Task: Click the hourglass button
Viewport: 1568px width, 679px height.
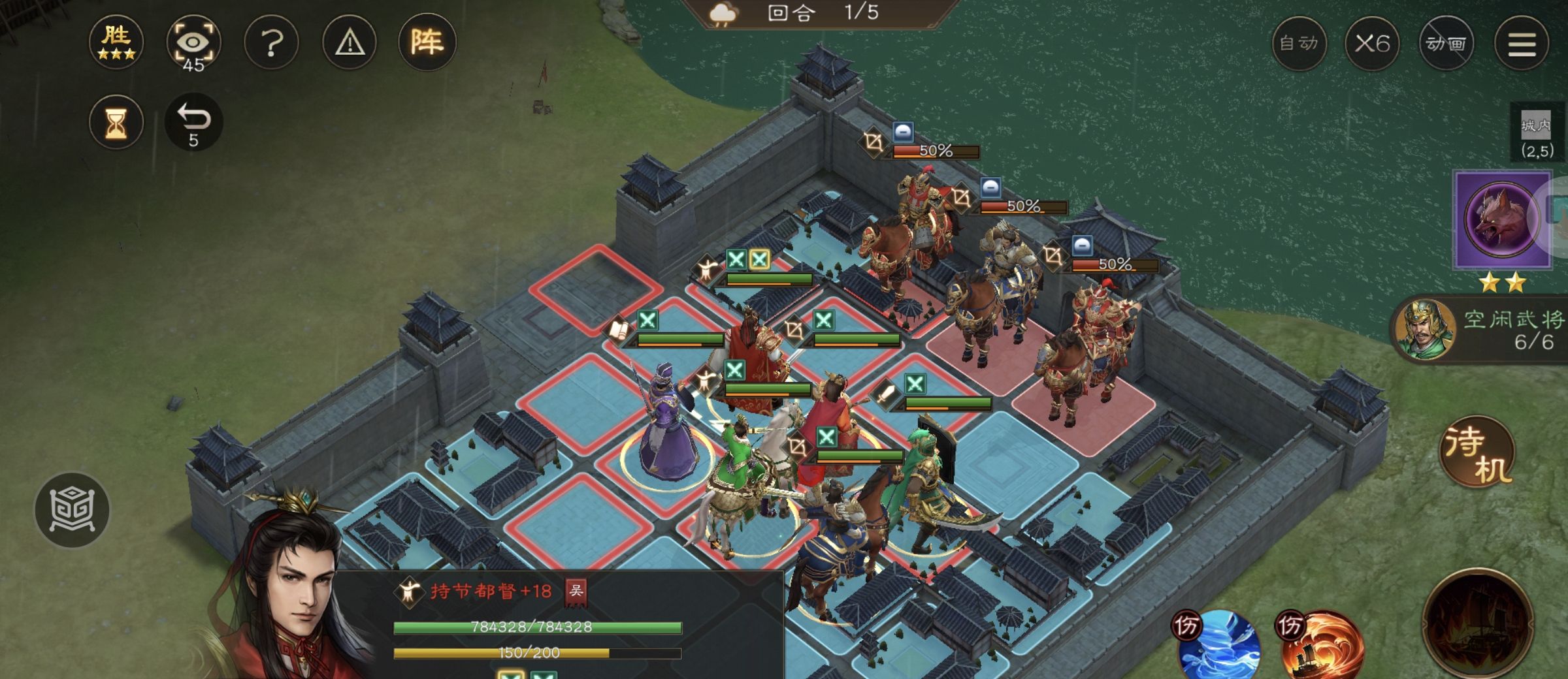Action: point(116,123)
